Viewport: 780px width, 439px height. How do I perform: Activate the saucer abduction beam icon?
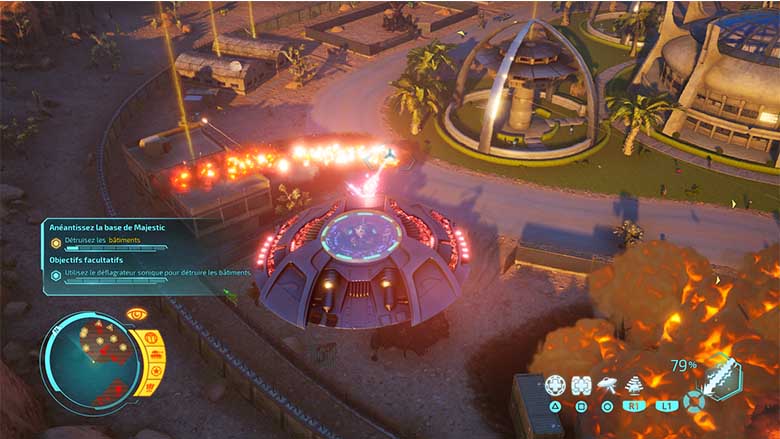pyautogui.click(x=607, y=385)
